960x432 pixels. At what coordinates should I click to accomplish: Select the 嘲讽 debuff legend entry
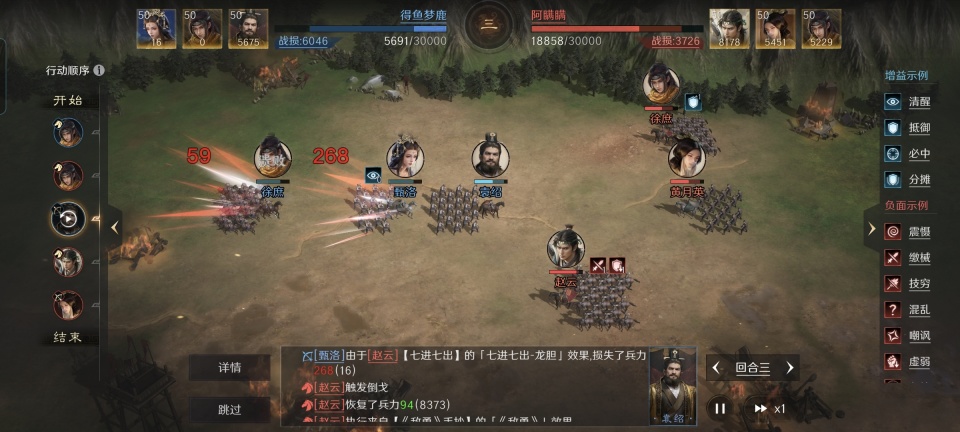tap(907, 336)
